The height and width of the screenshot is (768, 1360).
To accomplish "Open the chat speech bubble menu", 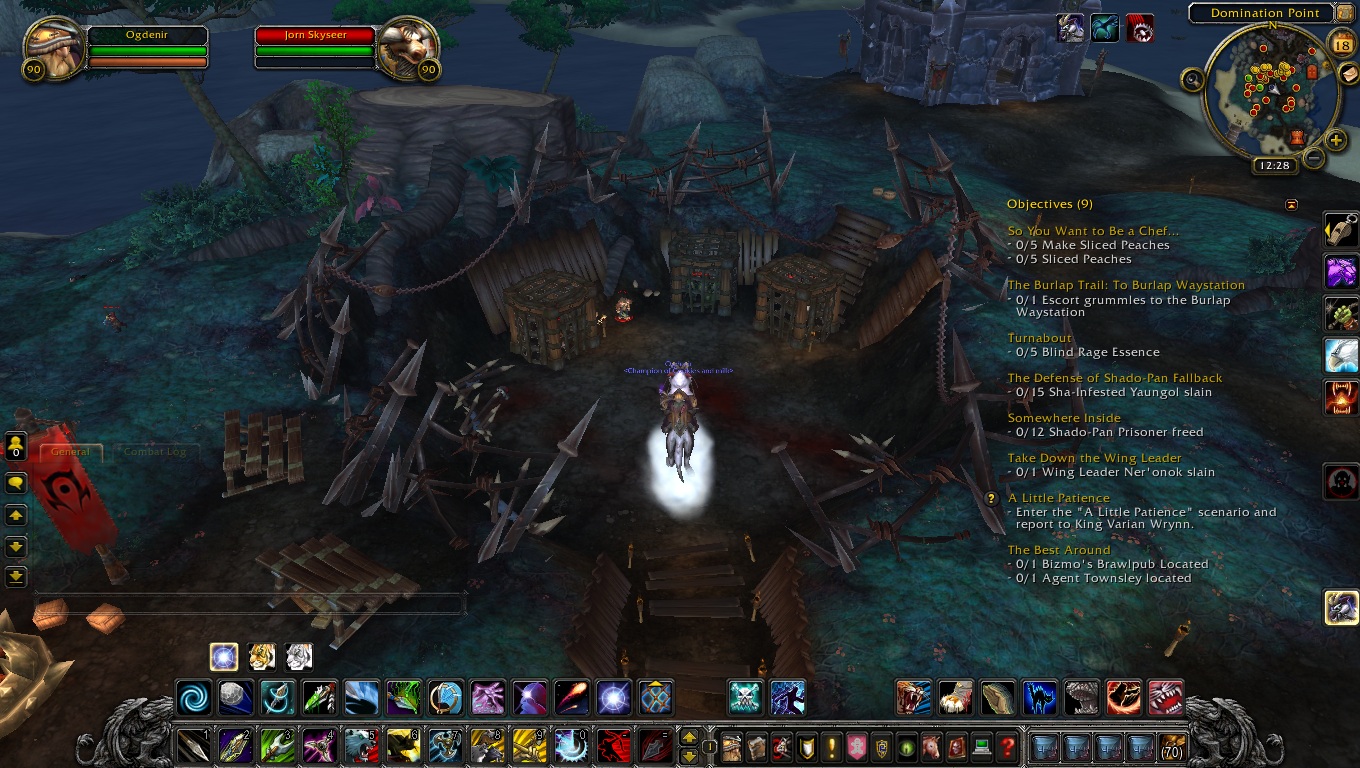I will tap(16, 483).
